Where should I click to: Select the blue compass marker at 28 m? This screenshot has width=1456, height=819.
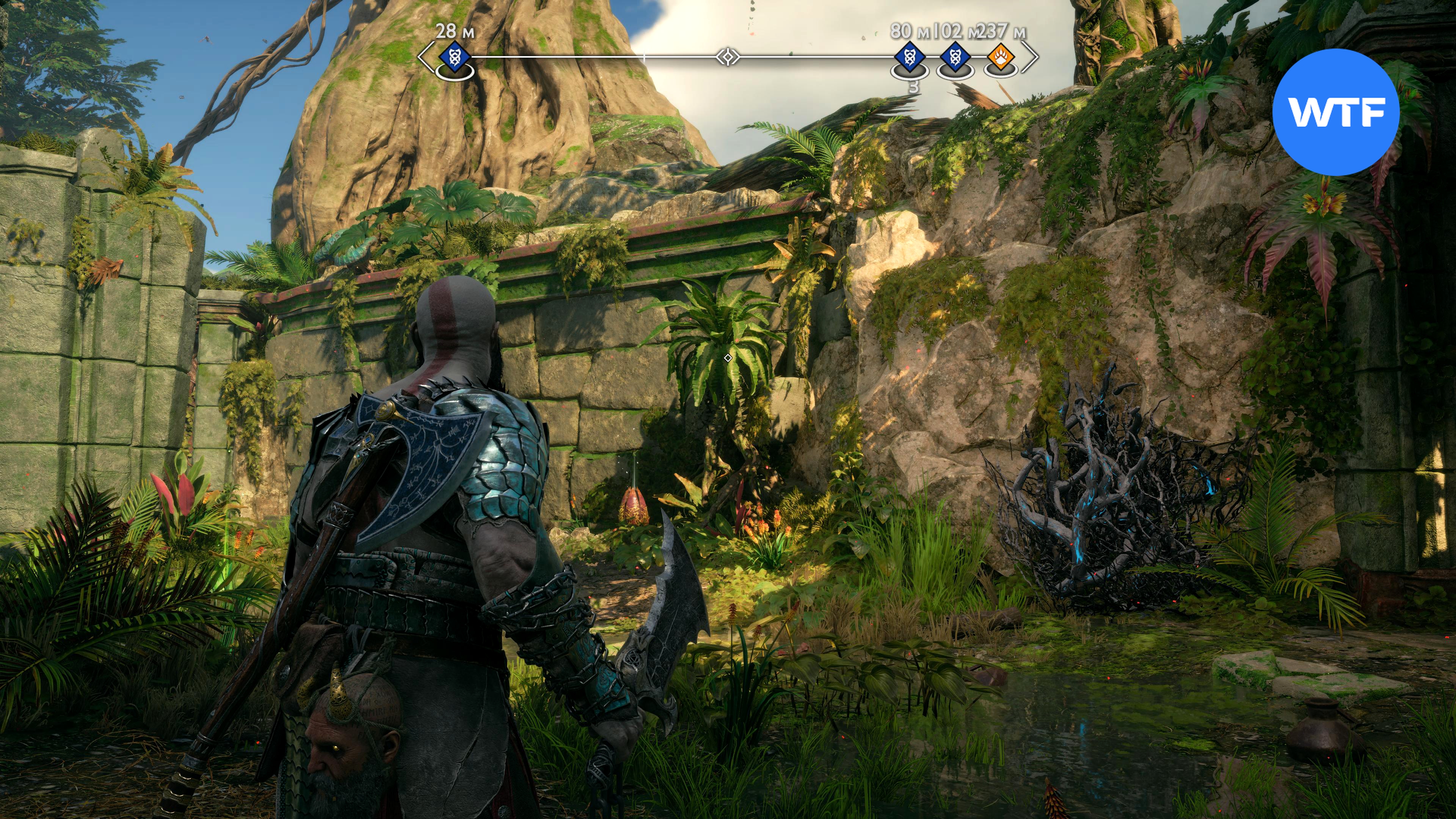click(x=454, y=56)
